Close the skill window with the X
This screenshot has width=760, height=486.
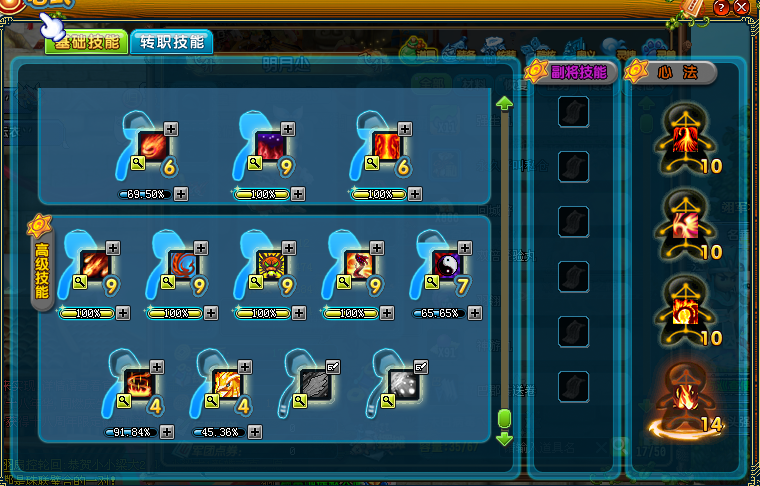tap(741, 7)
